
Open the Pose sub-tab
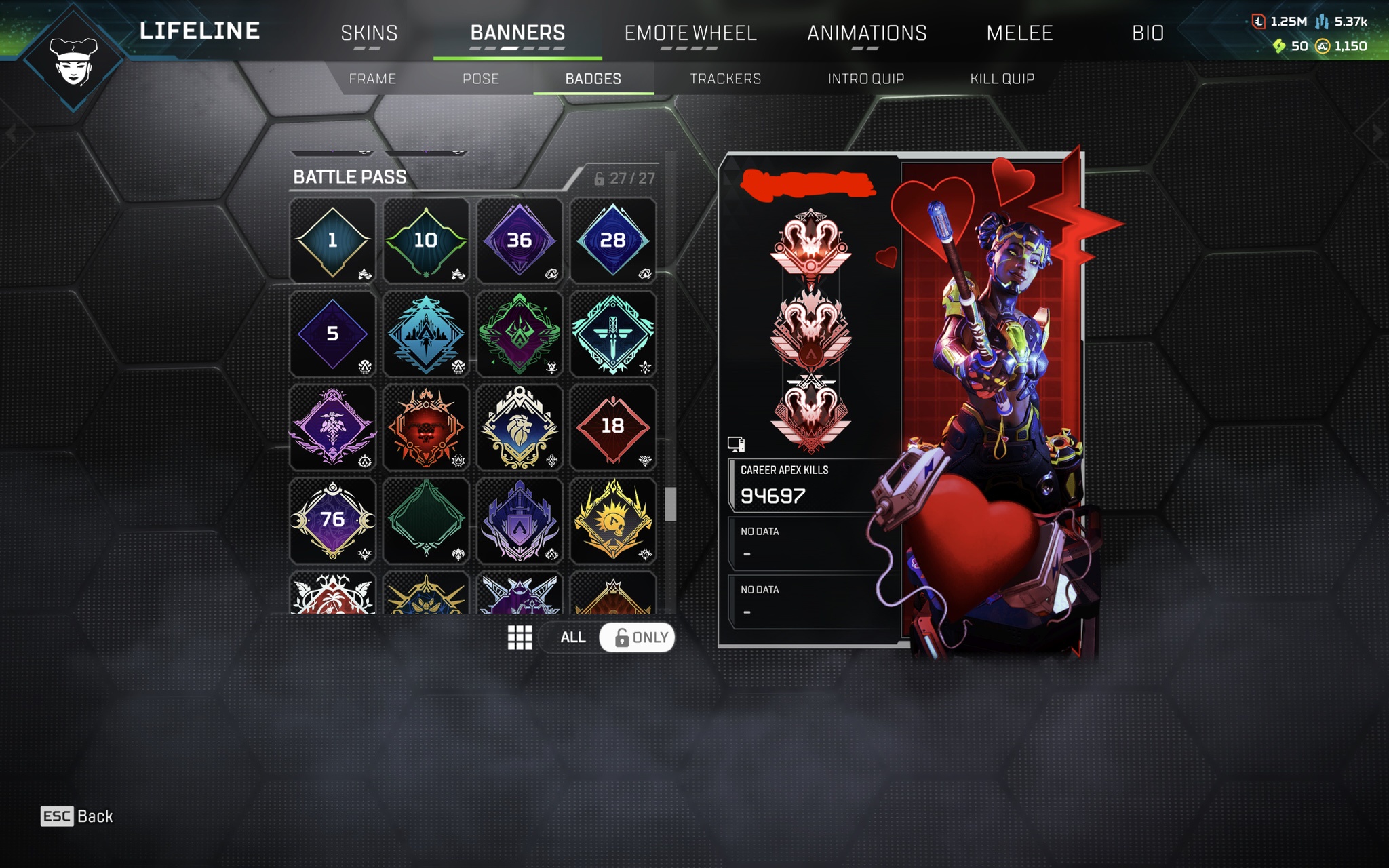point(480,79)
